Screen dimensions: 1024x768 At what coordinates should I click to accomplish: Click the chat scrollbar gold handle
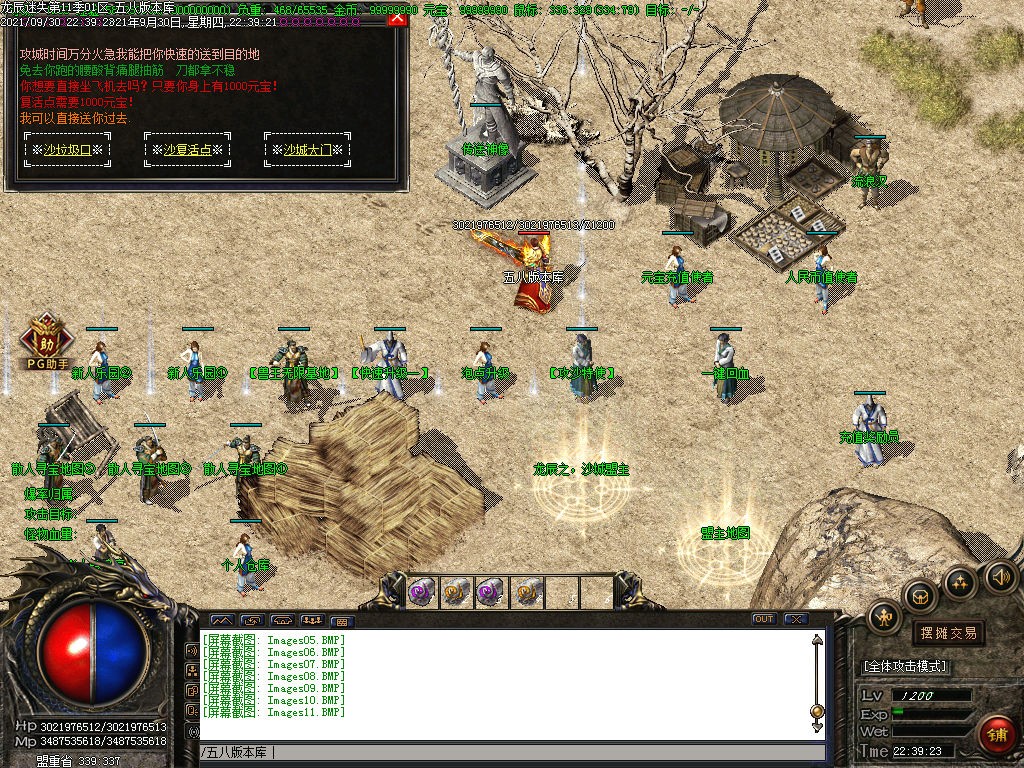click(817, 712)
